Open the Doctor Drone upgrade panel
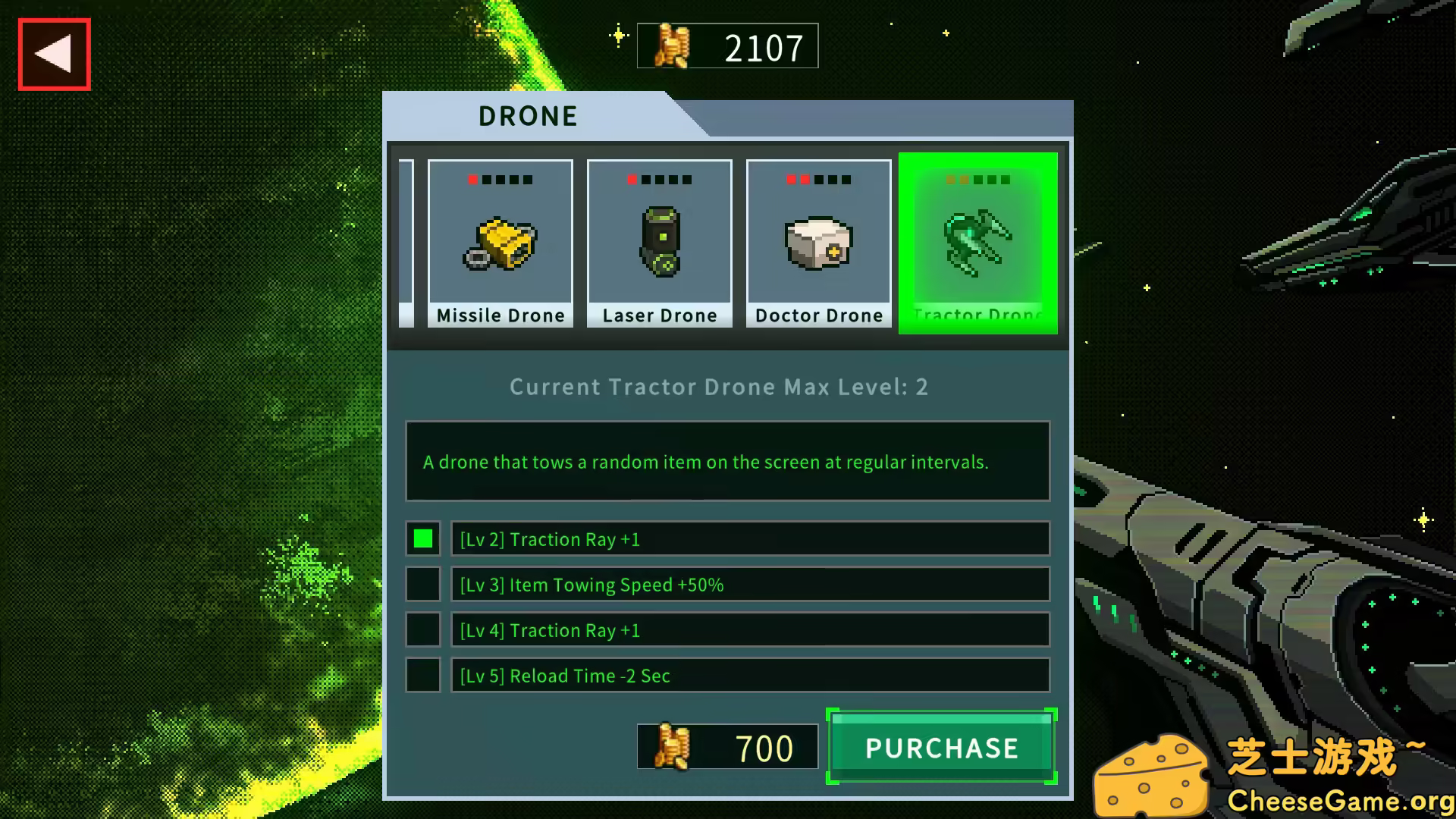 point(818,243)
